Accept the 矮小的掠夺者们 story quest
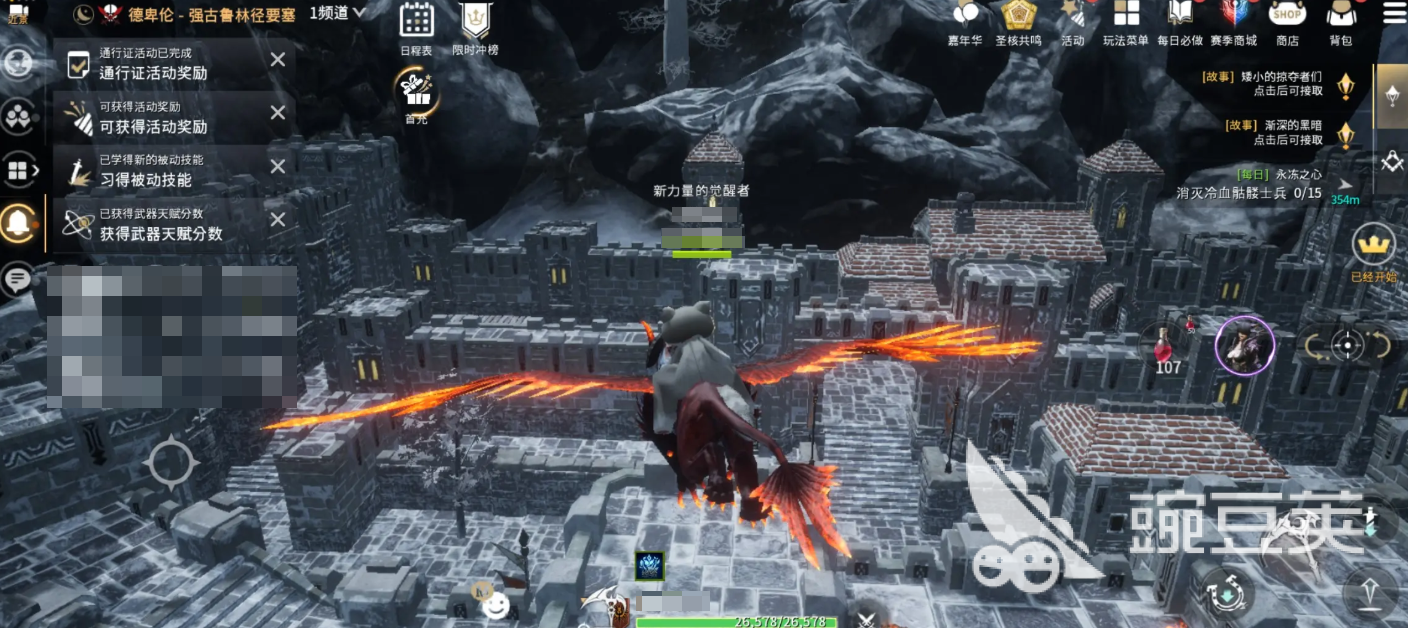Screen dimensions: 1408x628 [1288, 83]
